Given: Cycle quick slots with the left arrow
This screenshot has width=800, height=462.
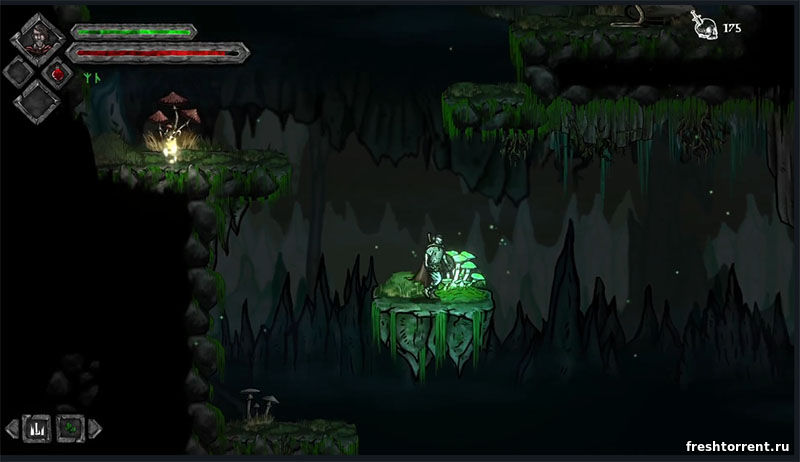Looking at the screenshot, I should tap(11, 427).
